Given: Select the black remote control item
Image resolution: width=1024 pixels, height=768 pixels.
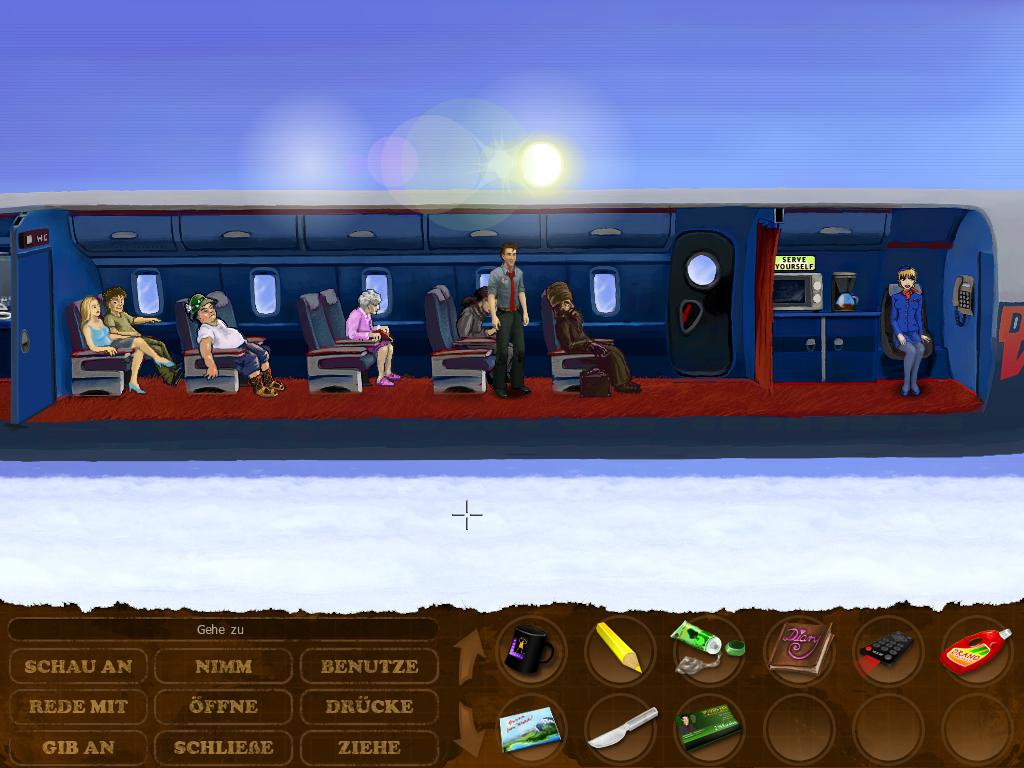Looking at the screenshot, I should click(886, 649).
